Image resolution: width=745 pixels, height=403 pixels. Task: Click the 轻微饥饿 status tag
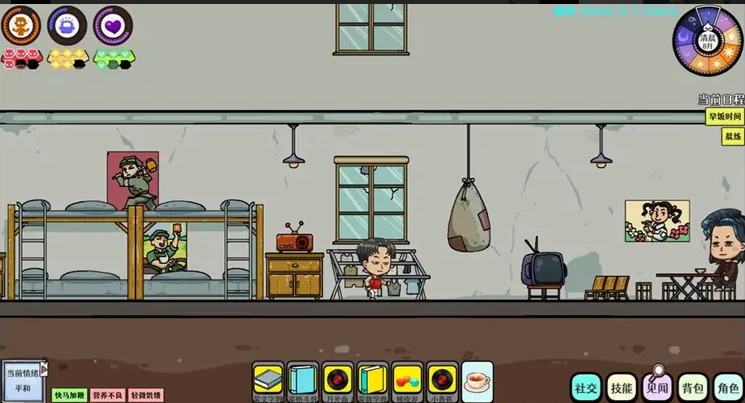point(145,395)
